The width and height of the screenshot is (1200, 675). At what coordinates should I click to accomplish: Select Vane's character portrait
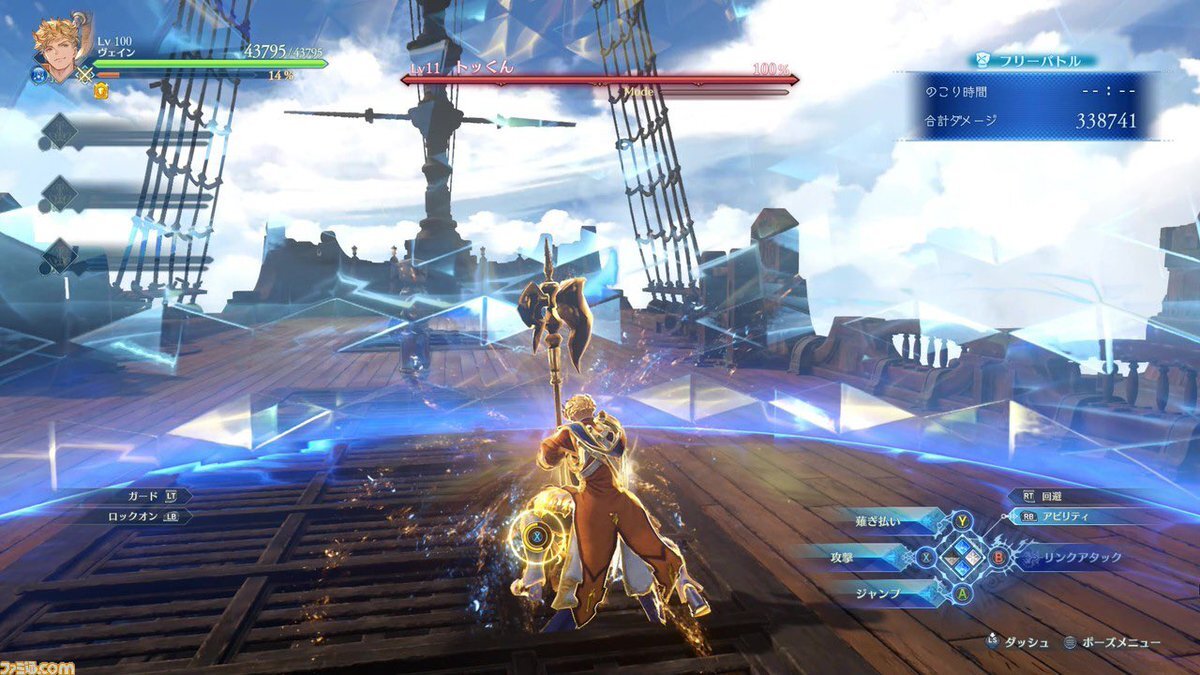click(58, 44)
